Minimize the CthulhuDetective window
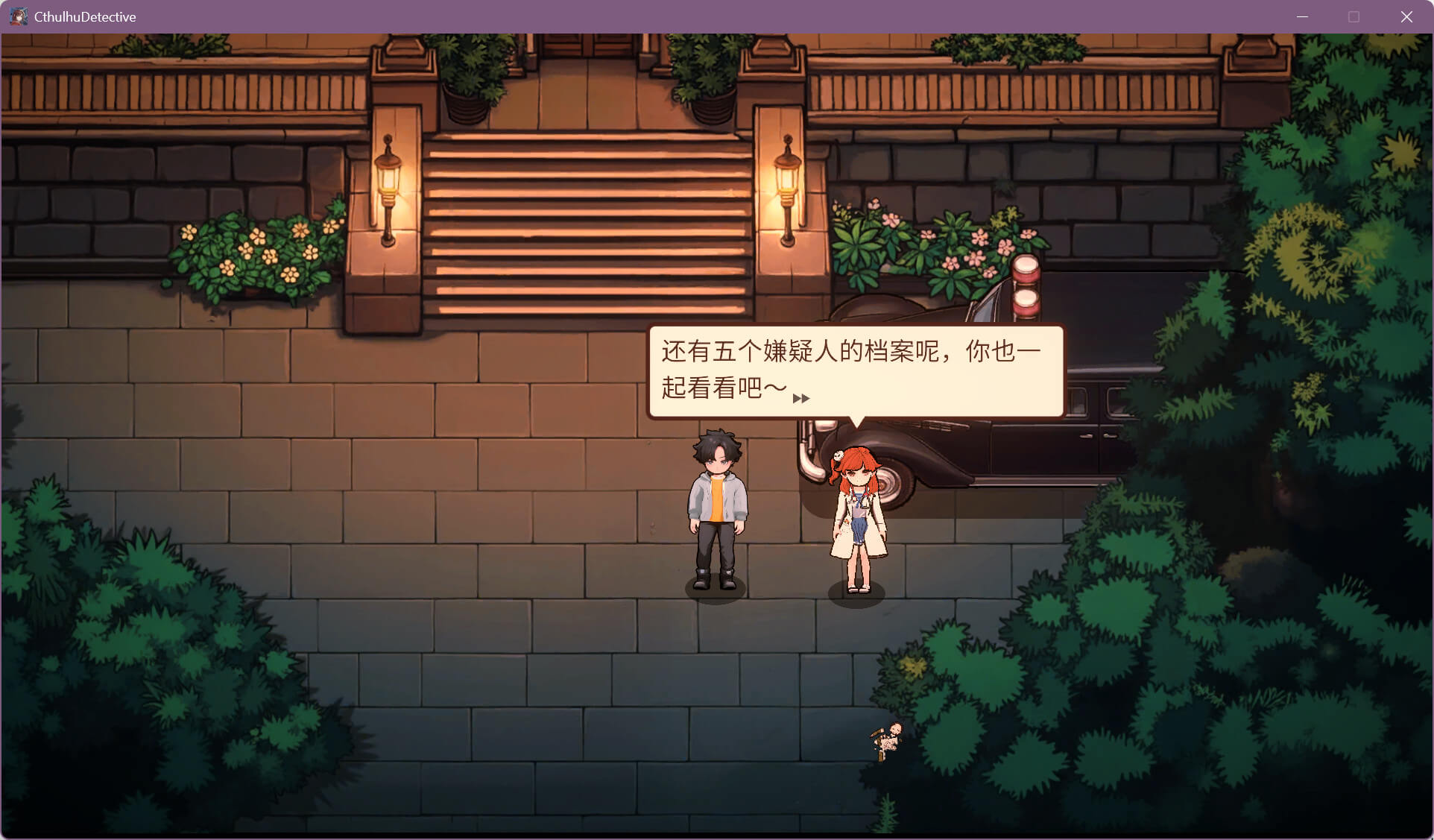The height and width of the screenshot is (840, 1434). click(x=1302, y=16)
